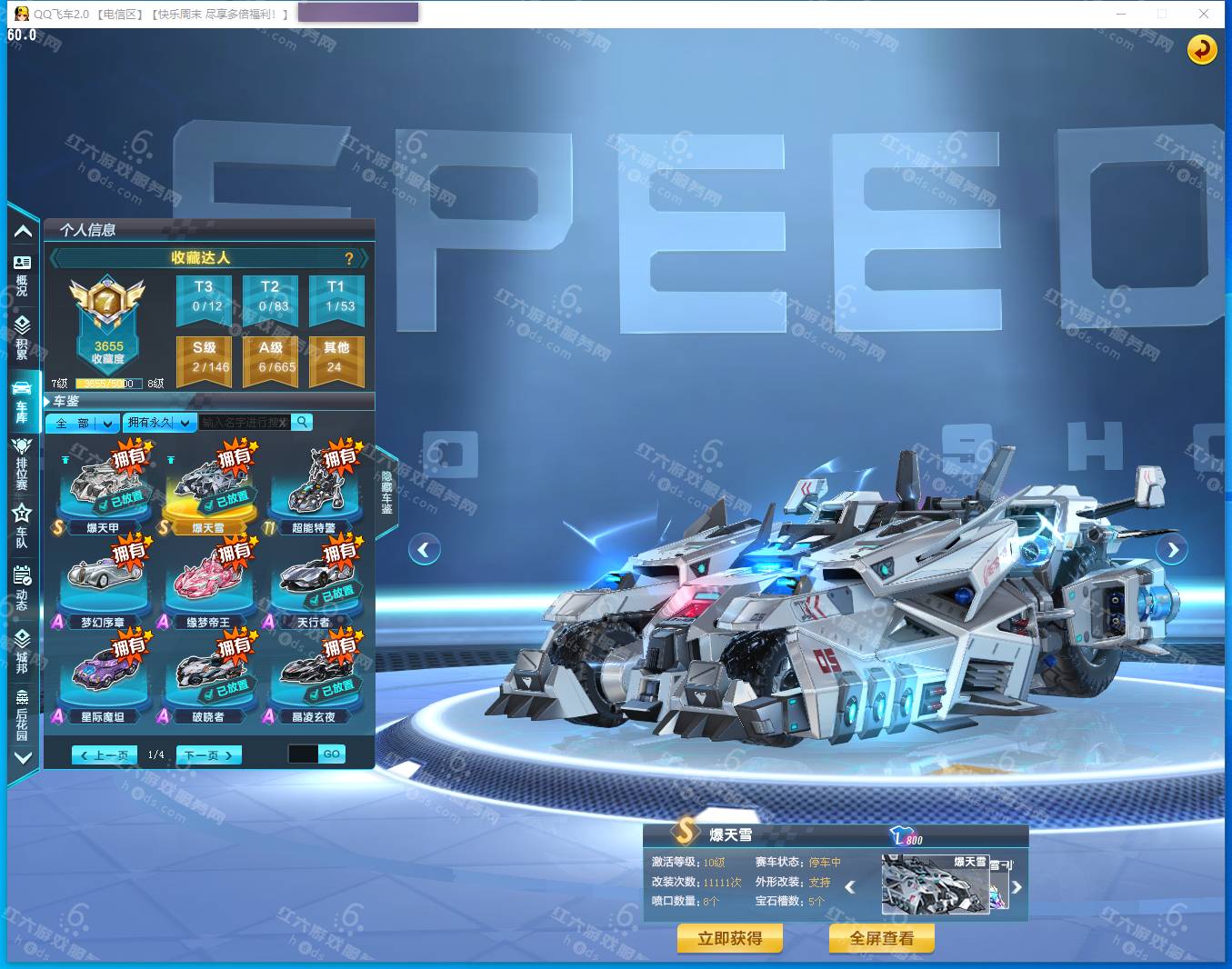
Task: Click the car name search field
Action: (244, 423)
